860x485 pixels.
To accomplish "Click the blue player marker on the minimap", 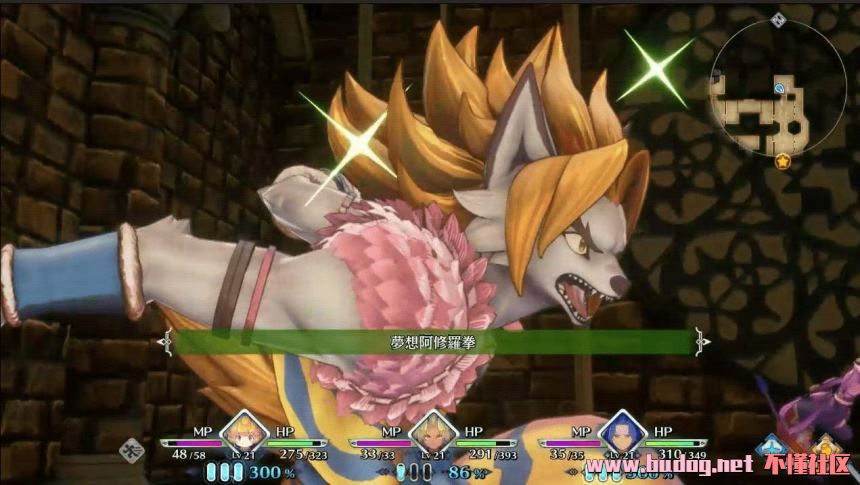I will point(779,89).
